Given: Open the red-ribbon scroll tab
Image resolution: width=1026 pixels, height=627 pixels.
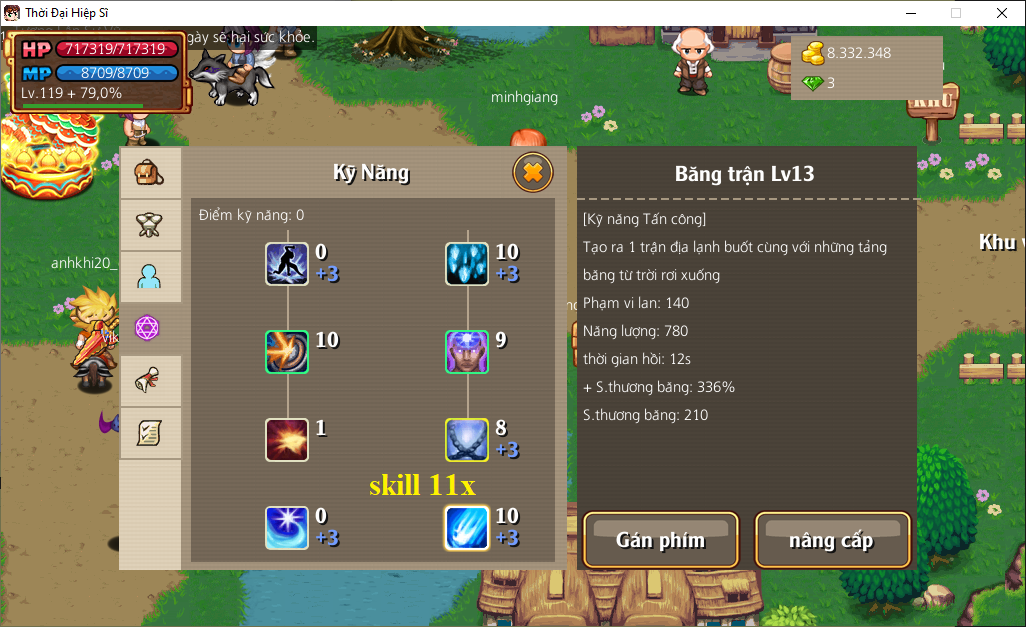Looking at the screenshot, I should pos(150,381).
